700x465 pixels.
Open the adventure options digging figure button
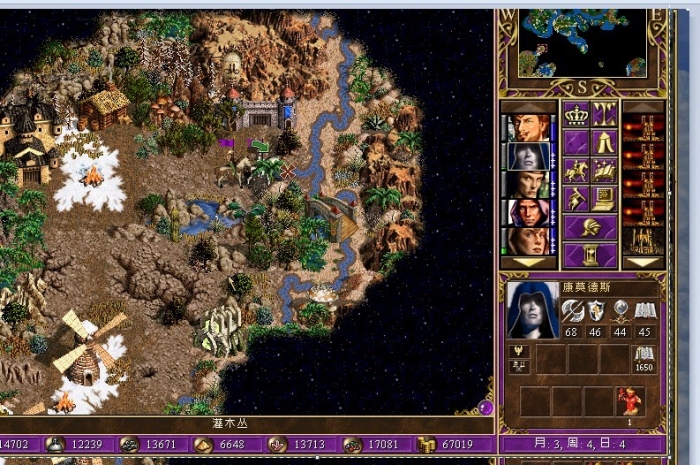(574, 199)
